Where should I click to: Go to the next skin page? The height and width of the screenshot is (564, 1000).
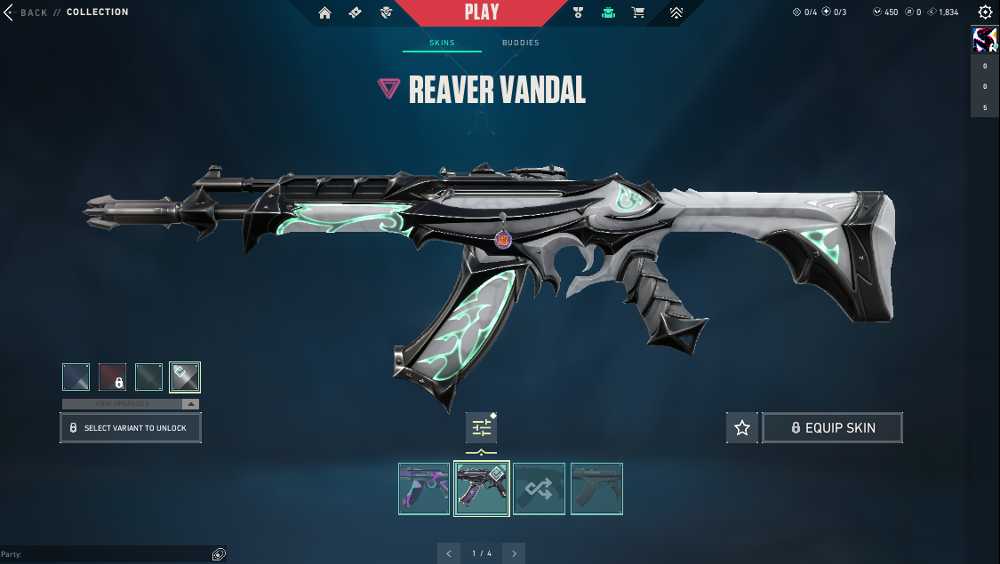pyautogui.click(x=514, y=553)
